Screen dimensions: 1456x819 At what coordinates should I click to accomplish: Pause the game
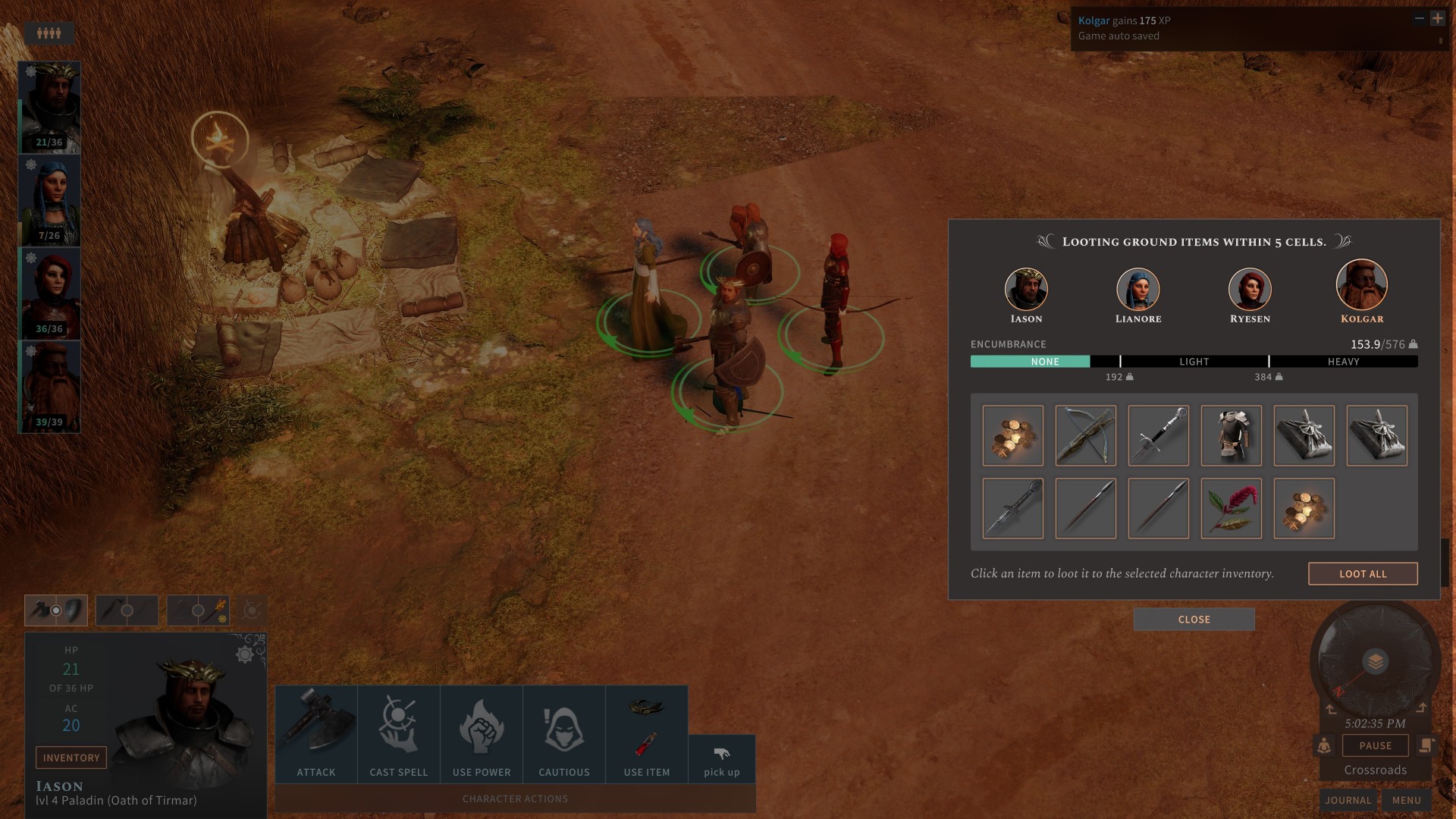pyautogui.click(x=1375, y=745)
